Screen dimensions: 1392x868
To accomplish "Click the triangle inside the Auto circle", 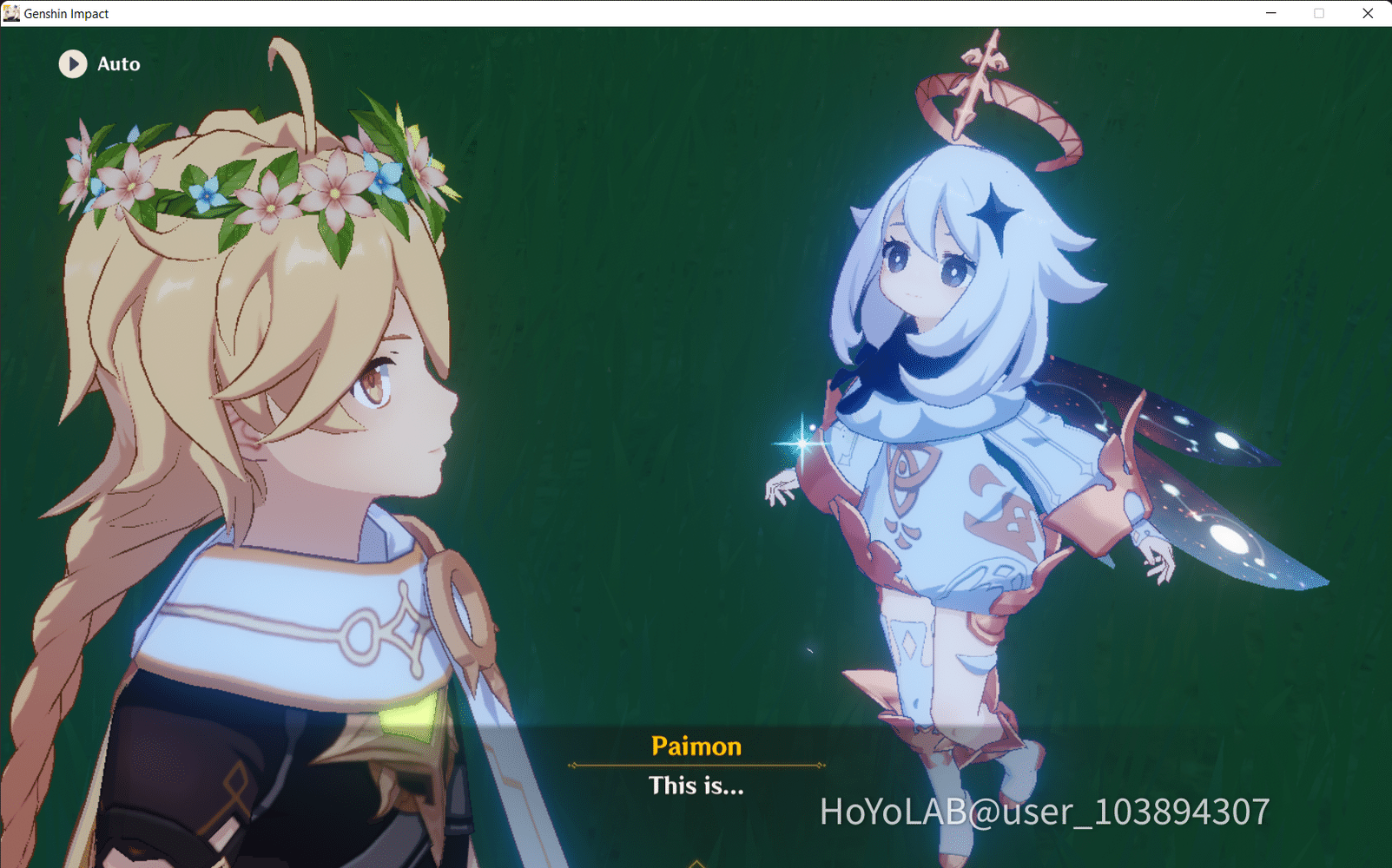I will pyautogui.click(x=75, y=64).
